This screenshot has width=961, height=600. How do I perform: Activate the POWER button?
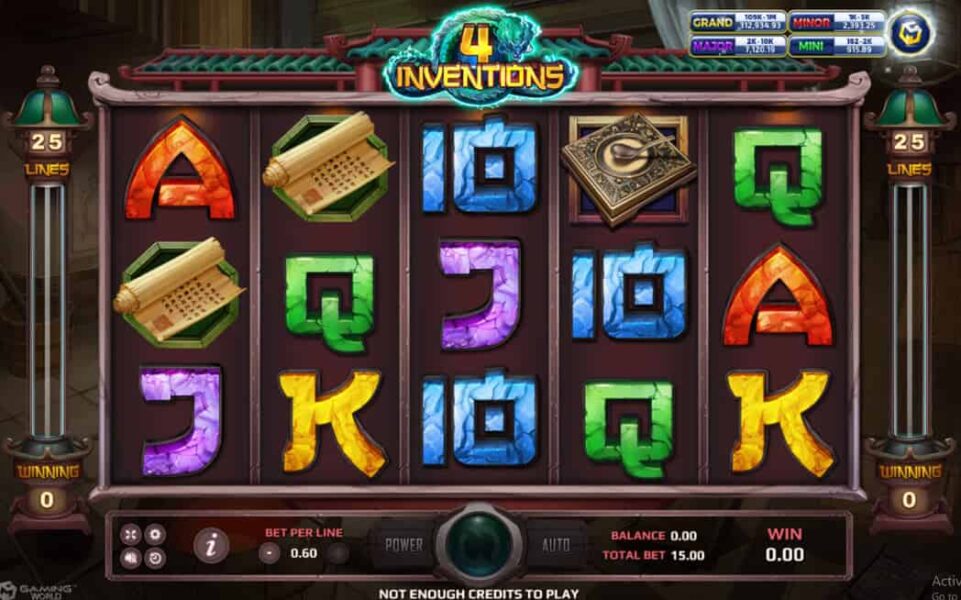click(404, 545)
